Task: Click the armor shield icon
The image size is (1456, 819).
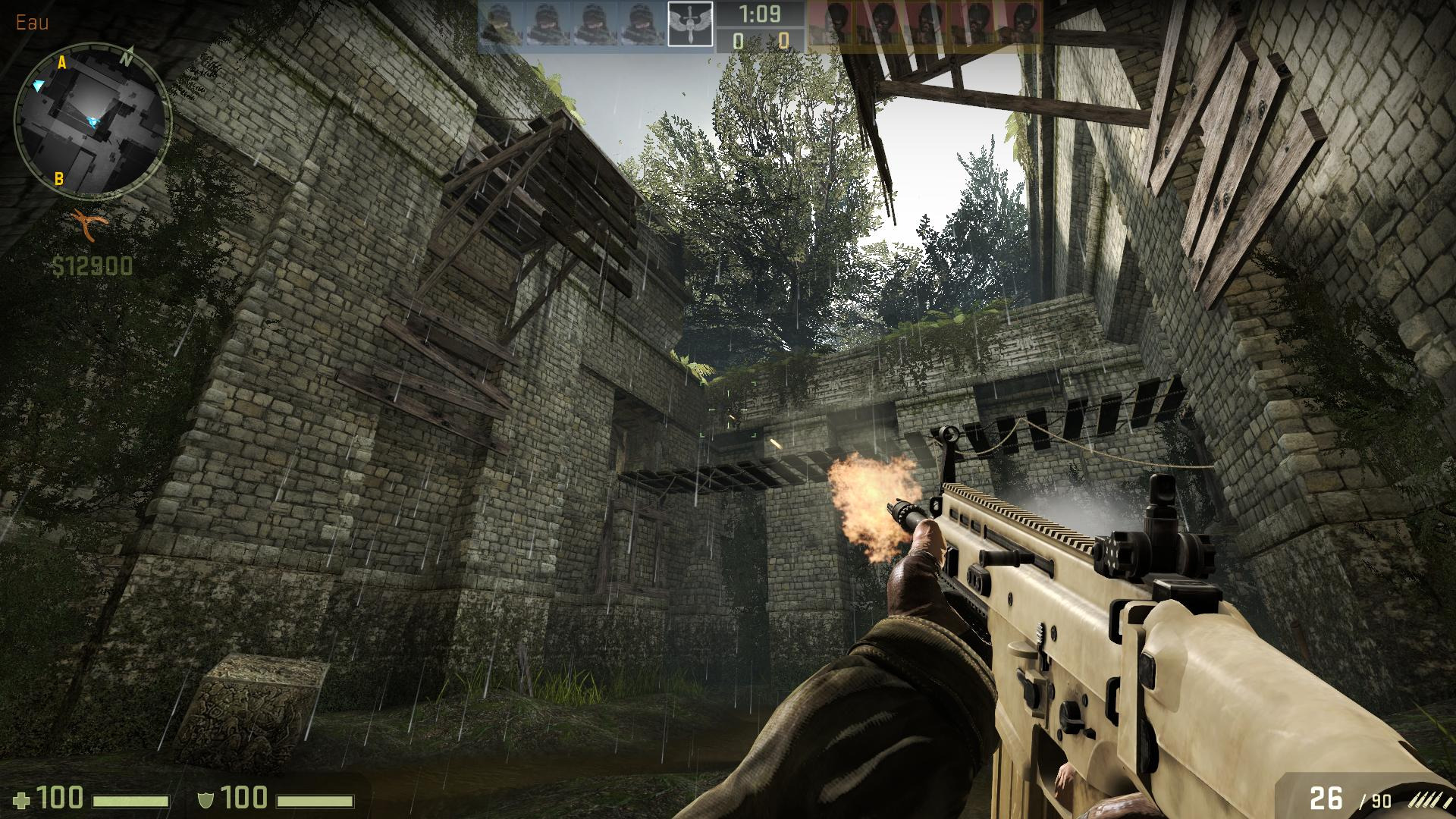Action: [x=205, y=799]
